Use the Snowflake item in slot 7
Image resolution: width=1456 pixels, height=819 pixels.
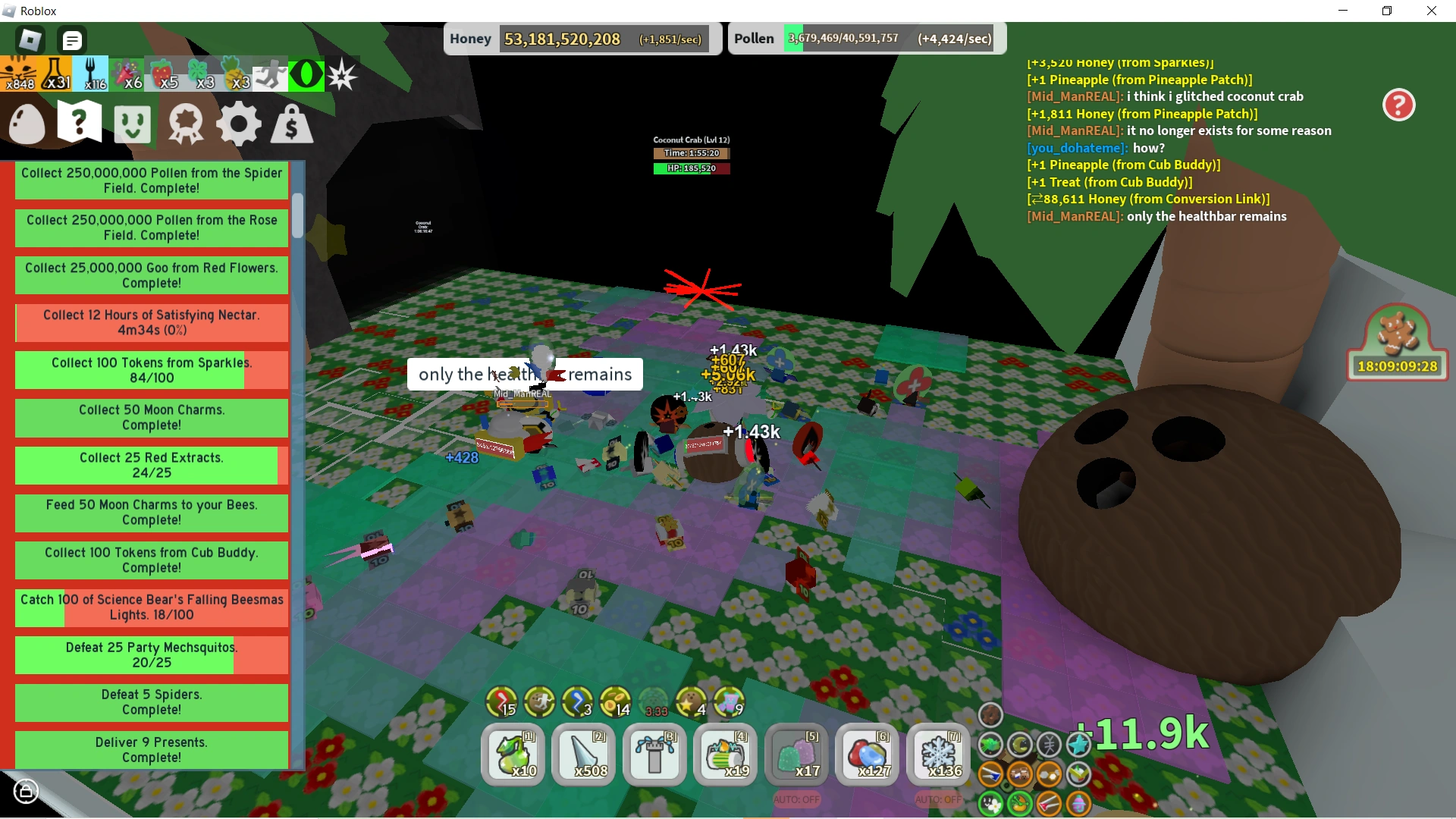(x=938, y=755)
